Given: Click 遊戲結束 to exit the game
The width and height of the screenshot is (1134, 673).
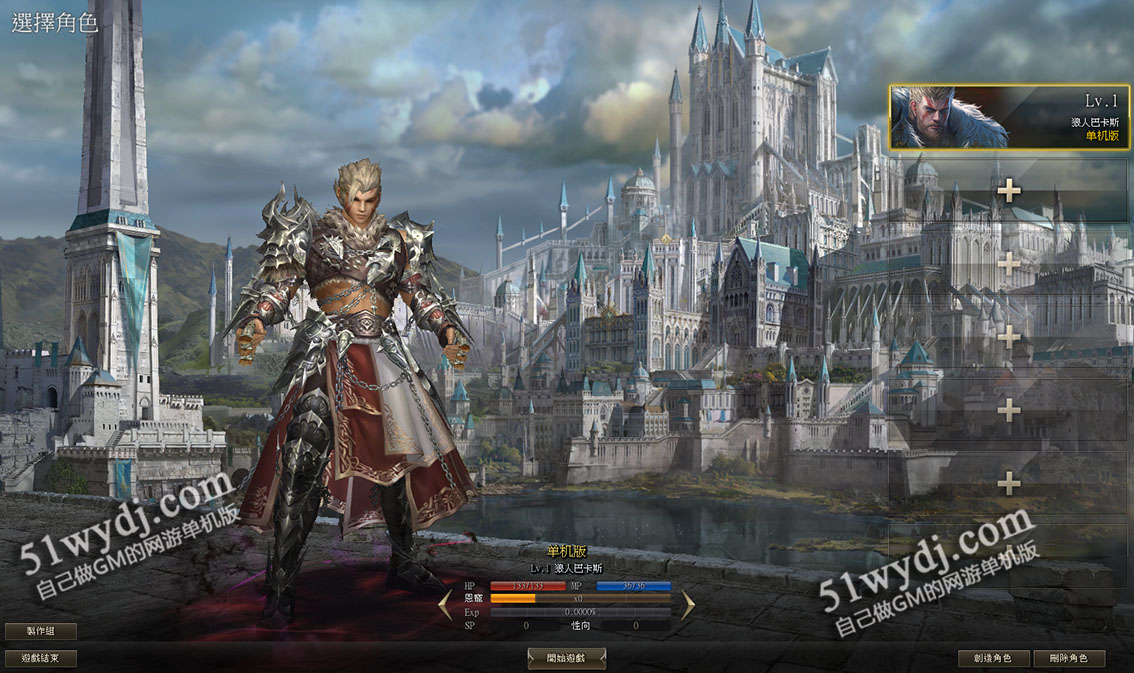Looking at the screenshot, I should tap(41, 658).
